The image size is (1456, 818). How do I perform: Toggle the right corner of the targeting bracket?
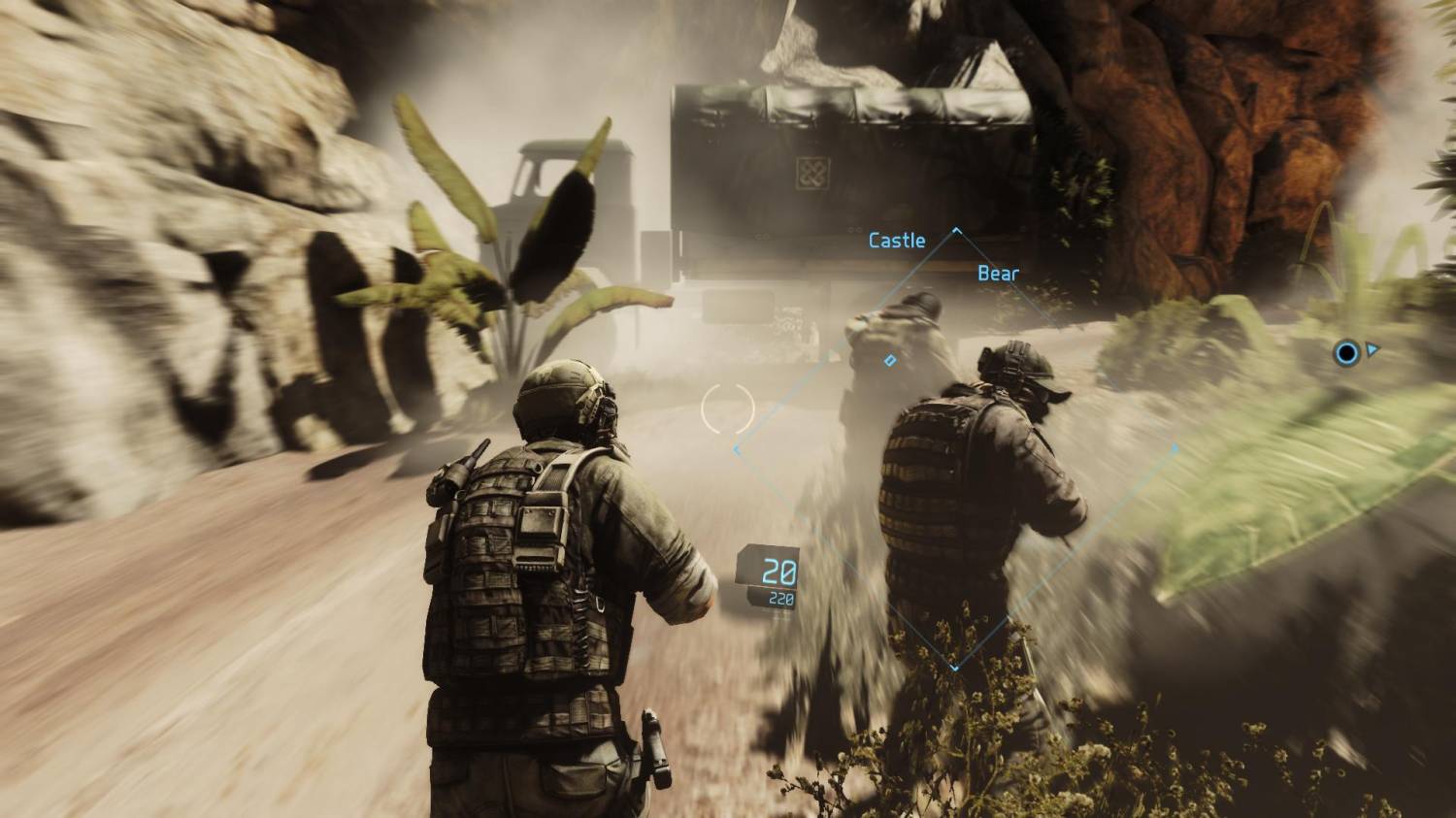pos(1175,447)
